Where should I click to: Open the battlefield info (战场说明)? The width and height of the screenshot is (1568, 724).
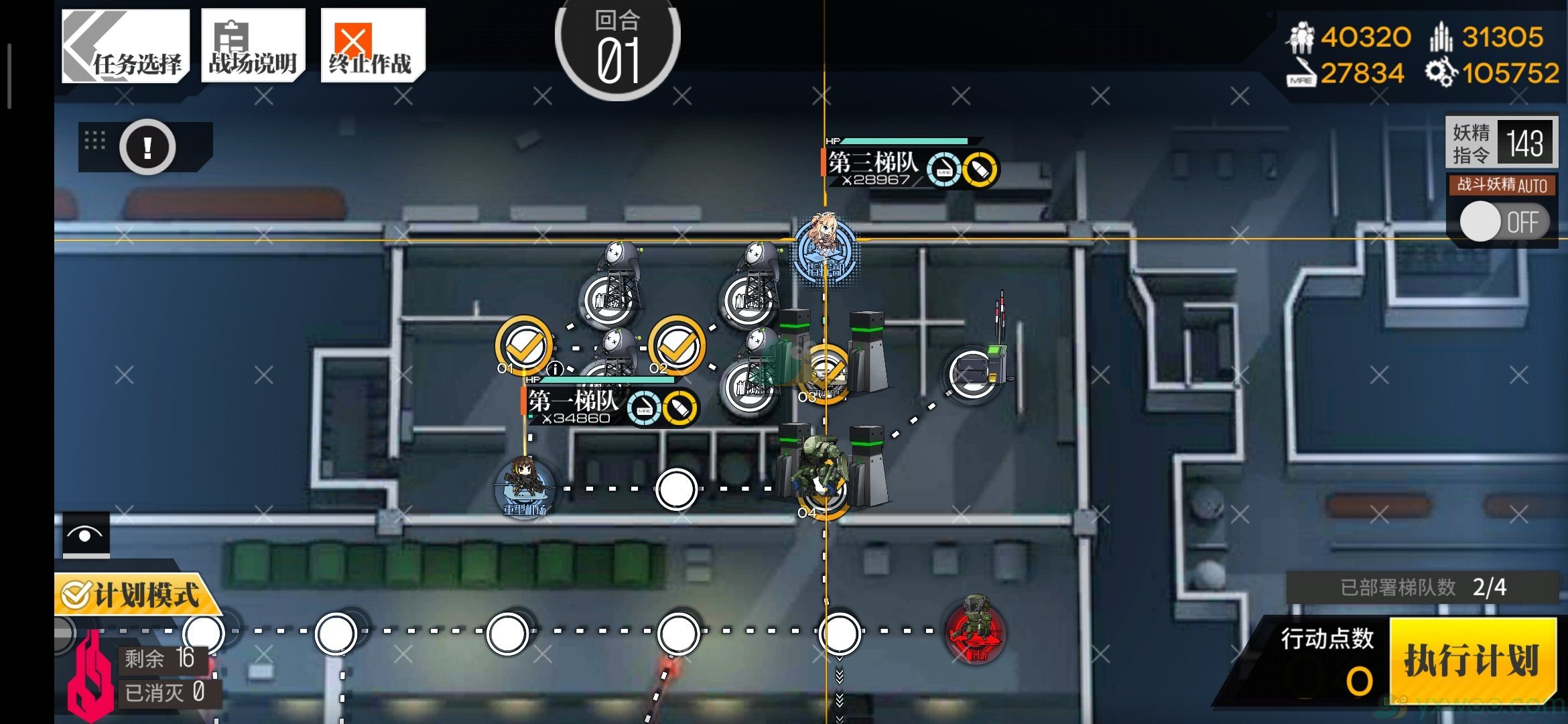253,46
